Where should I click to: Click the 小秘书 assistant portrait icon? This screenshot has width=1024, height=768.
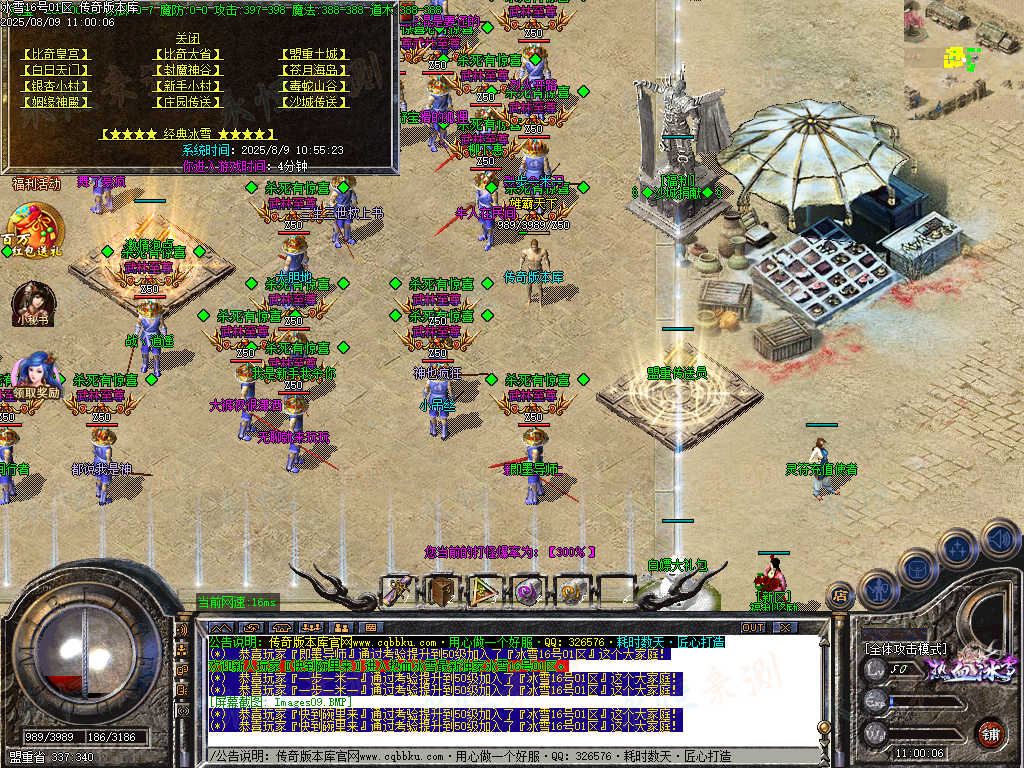pos(31,303)
